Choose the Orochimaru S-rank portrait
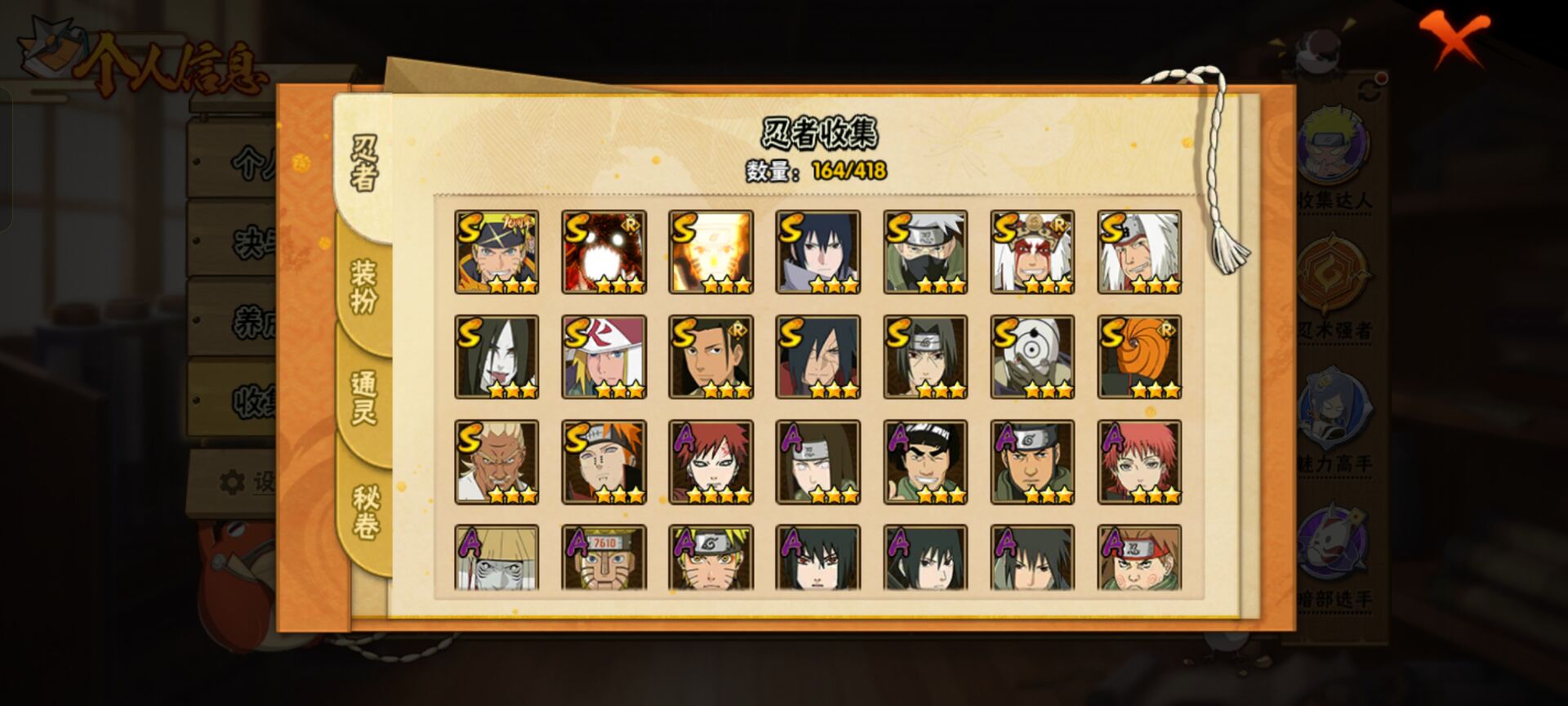The image size is (1568, 706). (x=497, y=357)
